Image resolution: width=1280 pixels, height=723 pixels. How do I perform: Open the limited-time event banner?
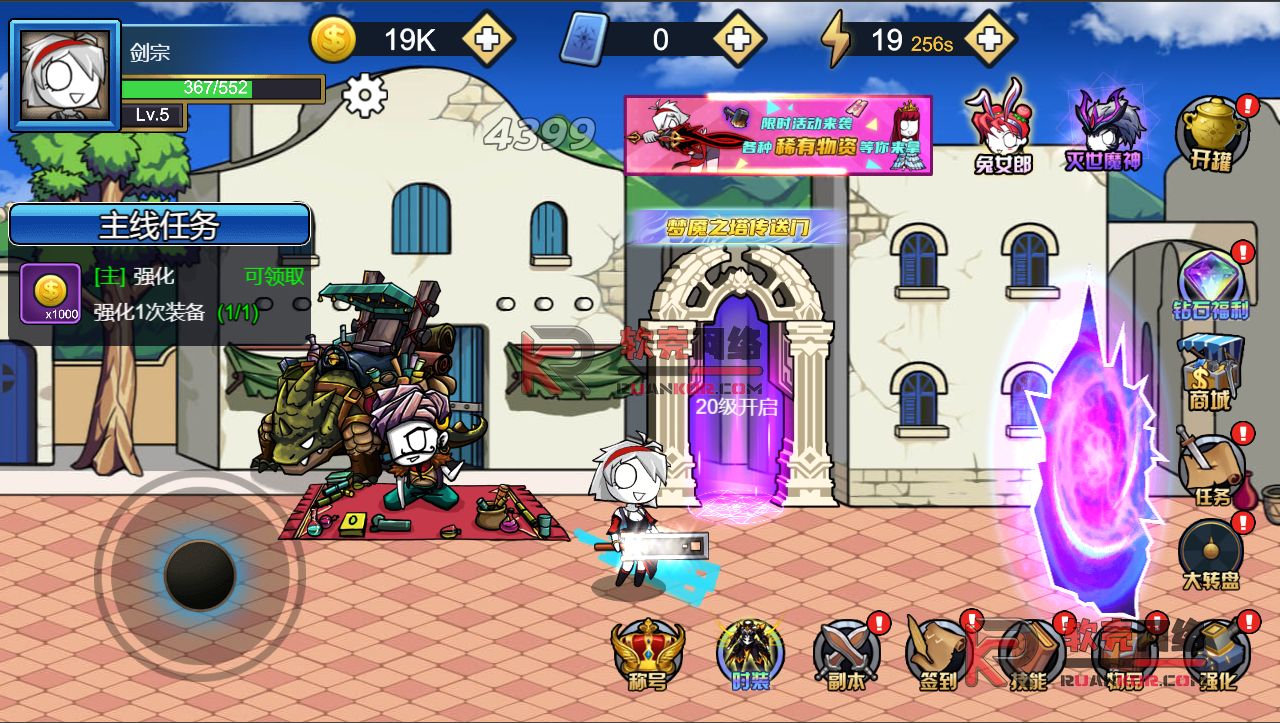778,135
